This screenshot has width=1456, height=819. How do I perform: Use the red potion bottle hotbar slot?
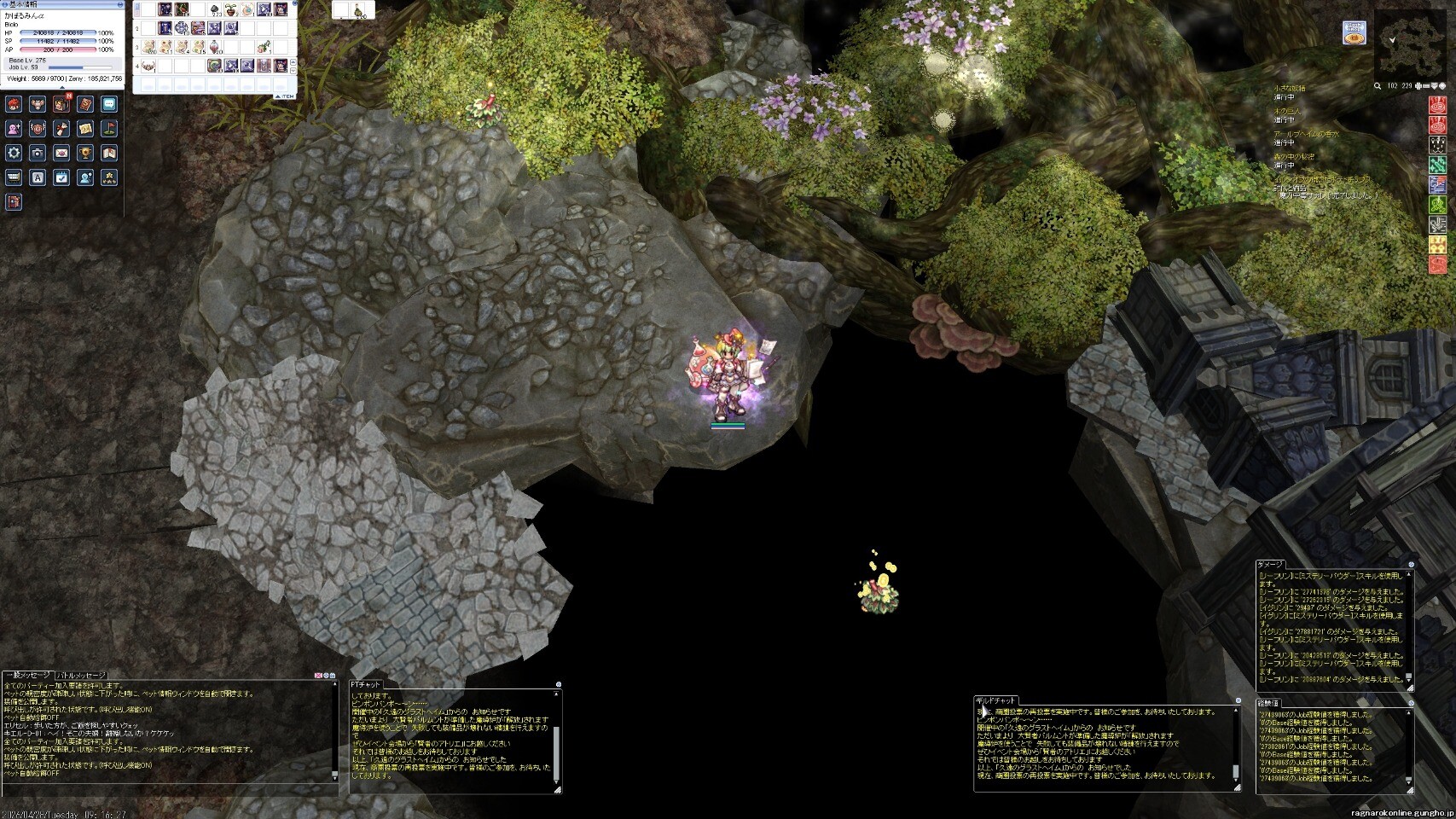click(x=215, y=45)
